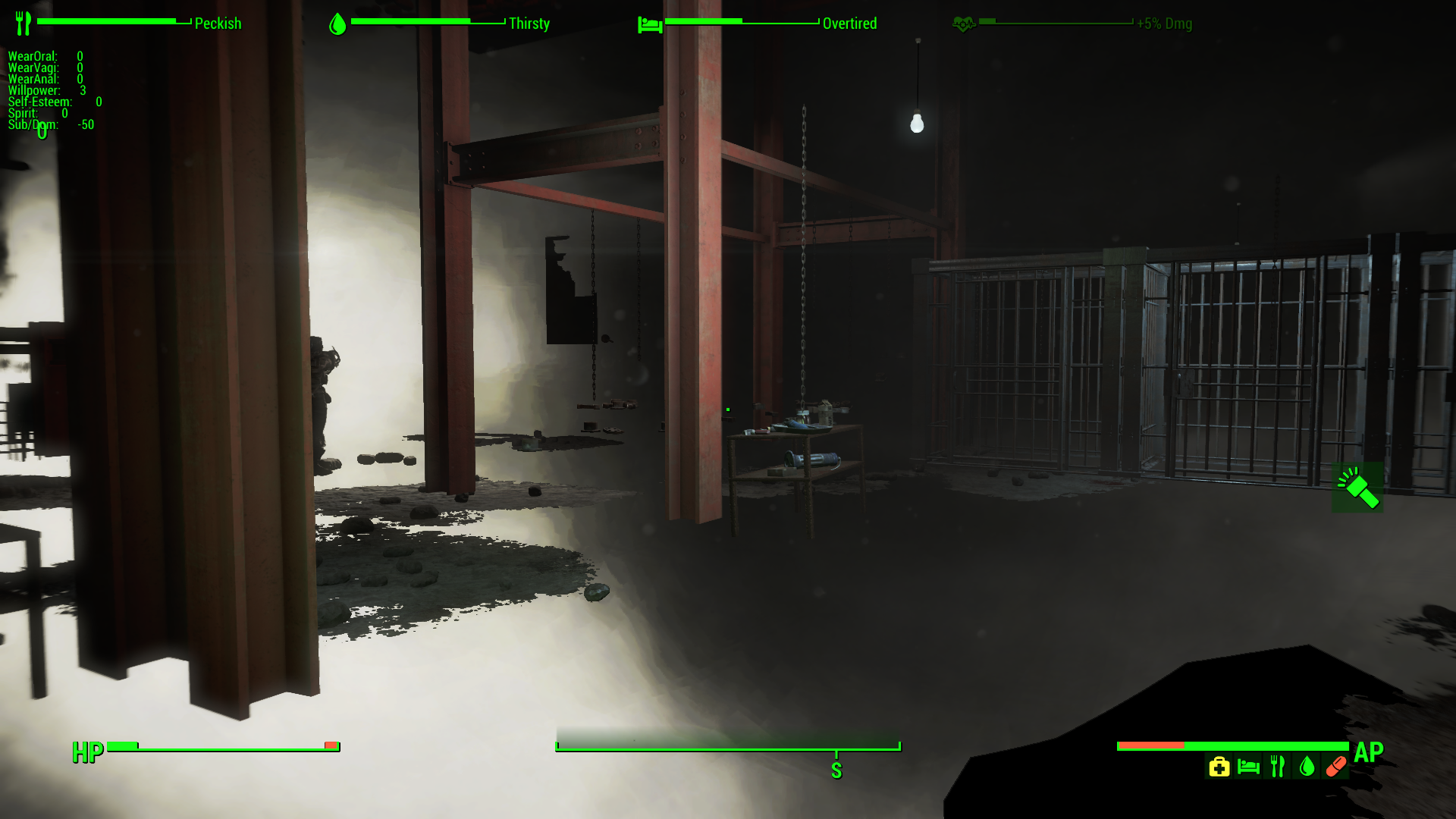Click the fork and knife icon near the AP bar

tap(1277, 766)
